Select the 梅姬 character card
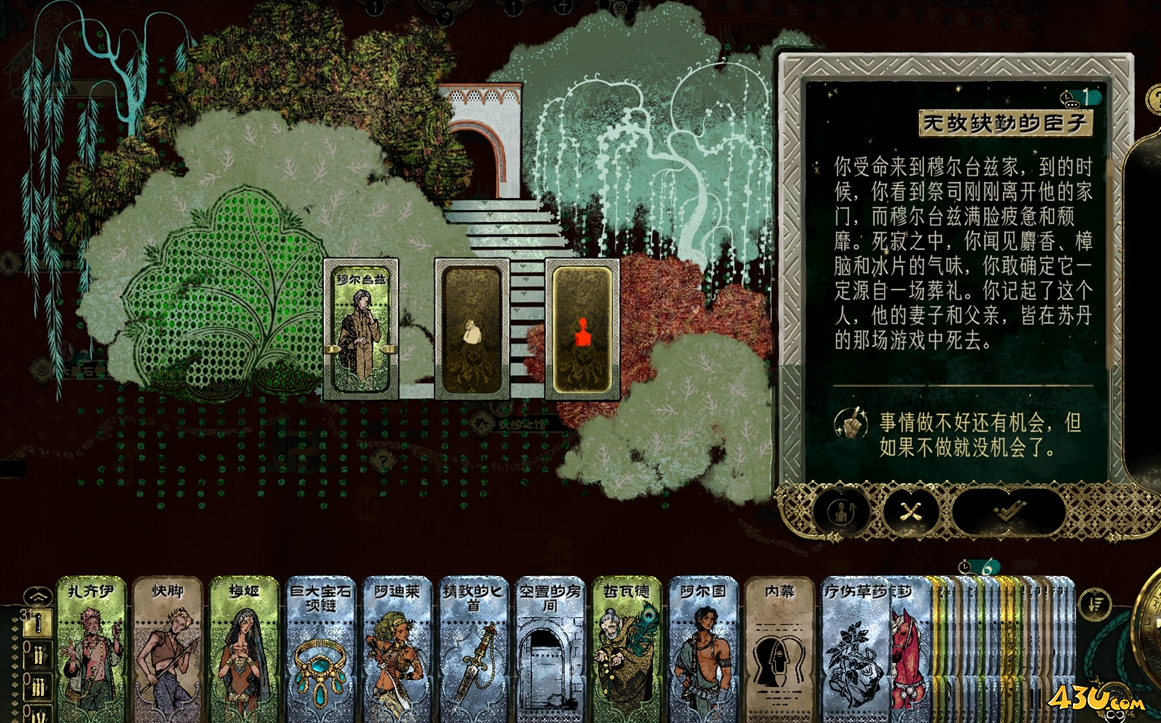The height and width of the screenshot is (723, 1161). [x=244, y=648]
